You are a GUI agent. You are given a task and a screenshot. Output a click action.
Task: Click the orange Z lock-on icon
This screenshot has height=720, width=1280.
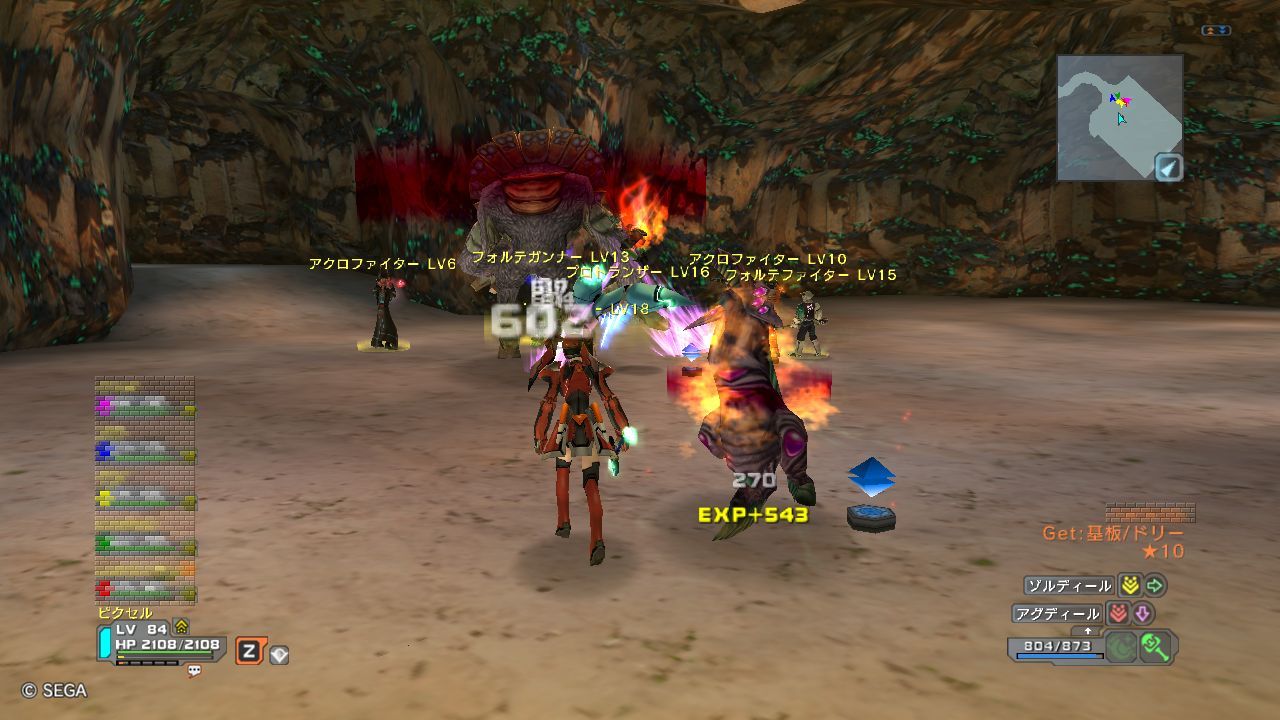click(x=249, y=652)
